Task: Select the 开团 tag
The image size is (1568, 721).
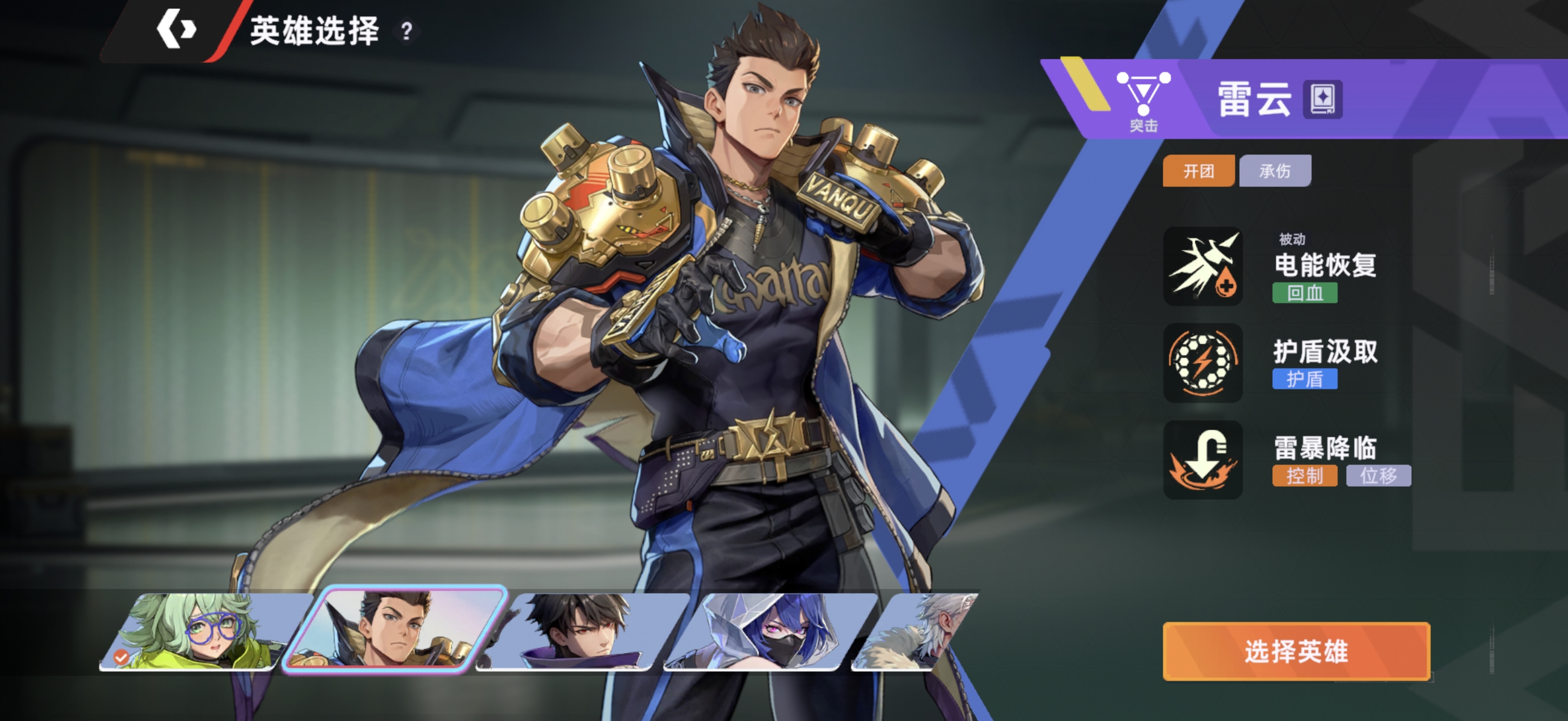Action: tap(1198, 171)
